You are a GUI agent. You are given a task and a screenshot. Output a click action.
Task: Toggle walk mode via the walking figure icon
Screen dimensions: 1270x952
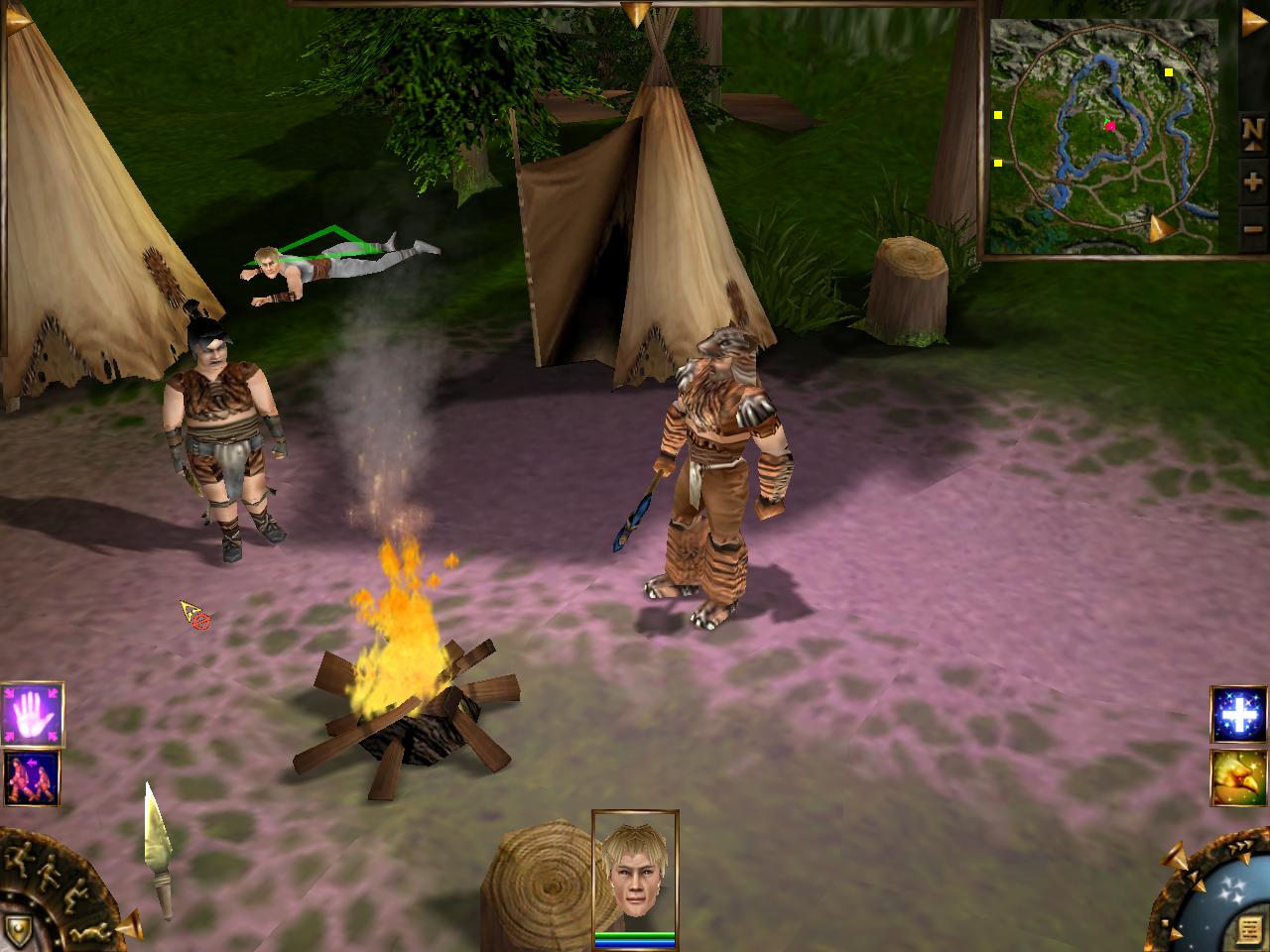click(x=48, y=873)
